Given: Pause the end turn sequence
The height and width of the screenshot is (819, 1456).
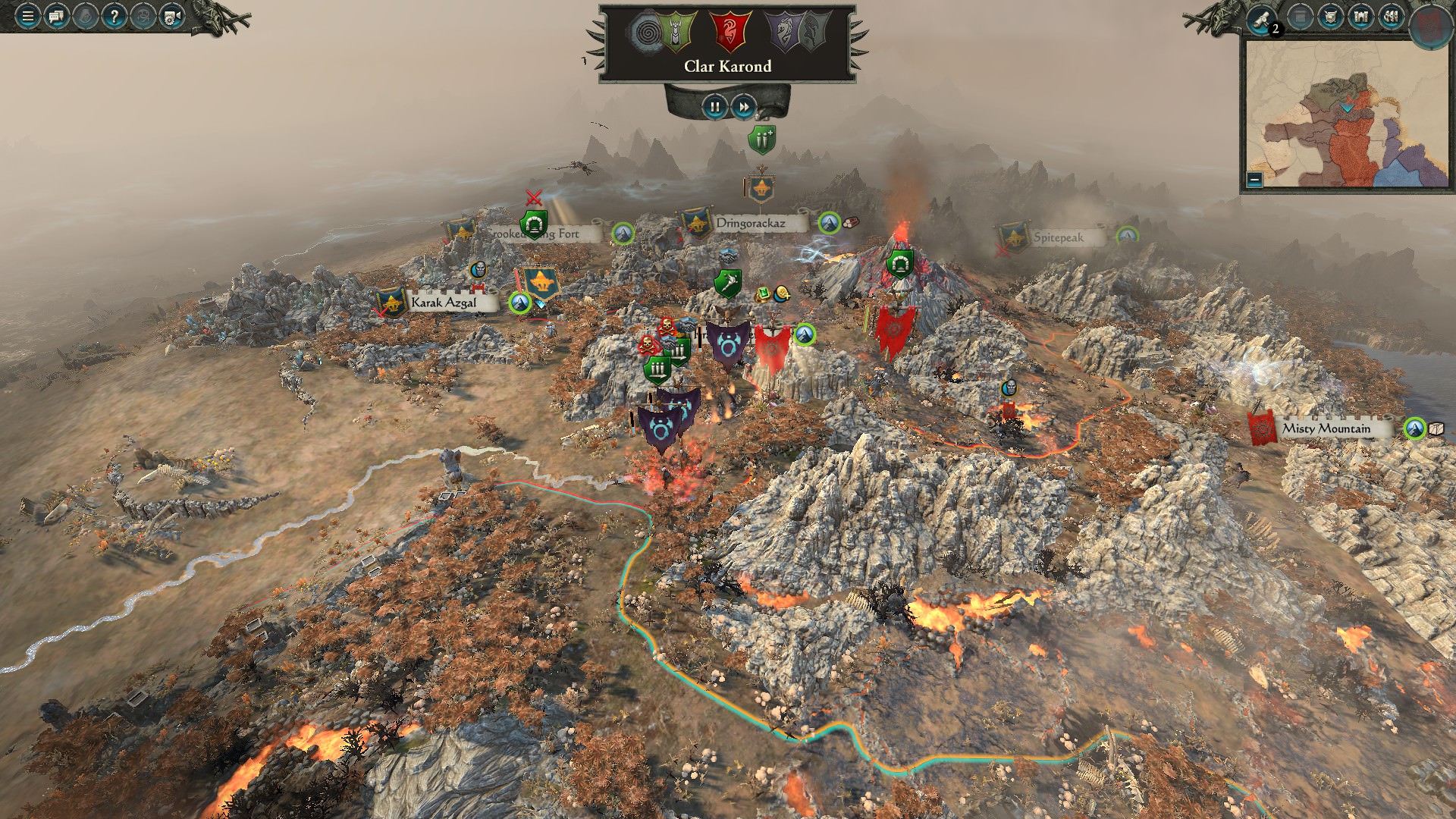Looking at the screenshot, I should tap(714, 107).
